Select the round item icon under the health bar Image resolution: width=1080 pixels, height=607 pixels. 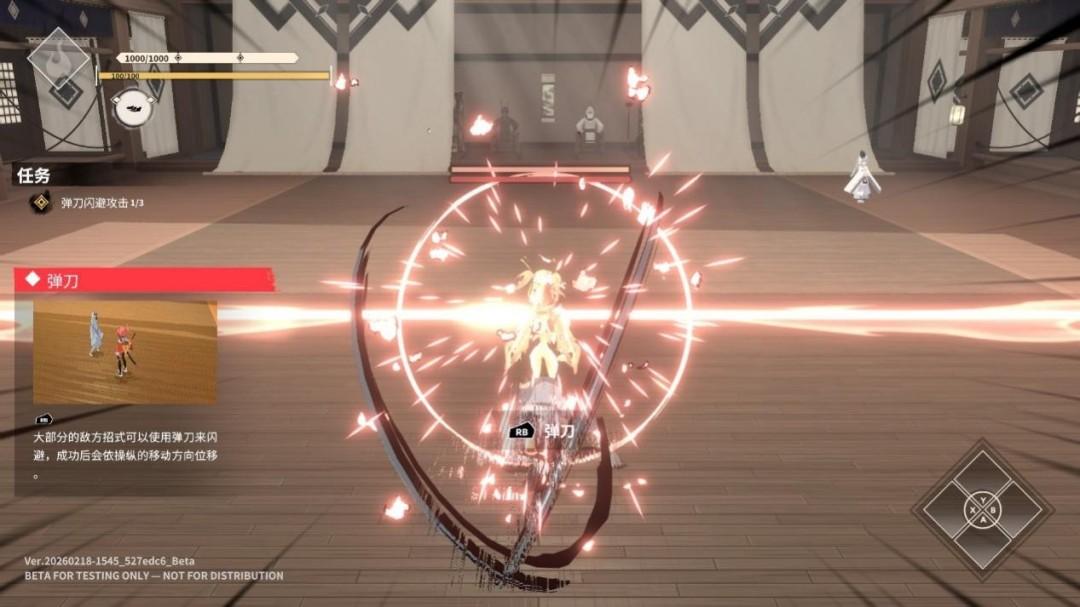point(130,107)
